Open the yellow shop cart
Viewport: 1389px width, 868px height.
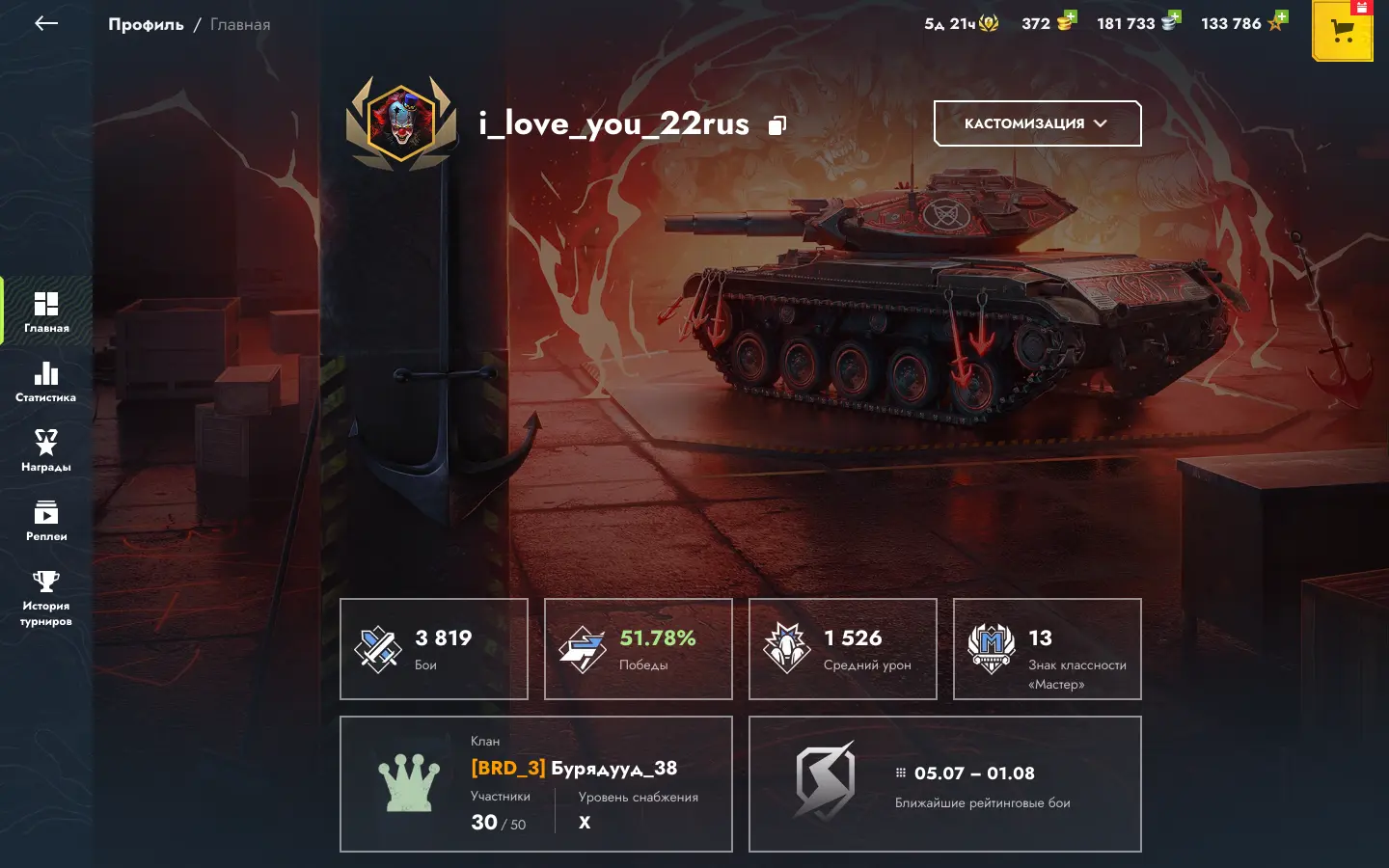pos(1342,32)
